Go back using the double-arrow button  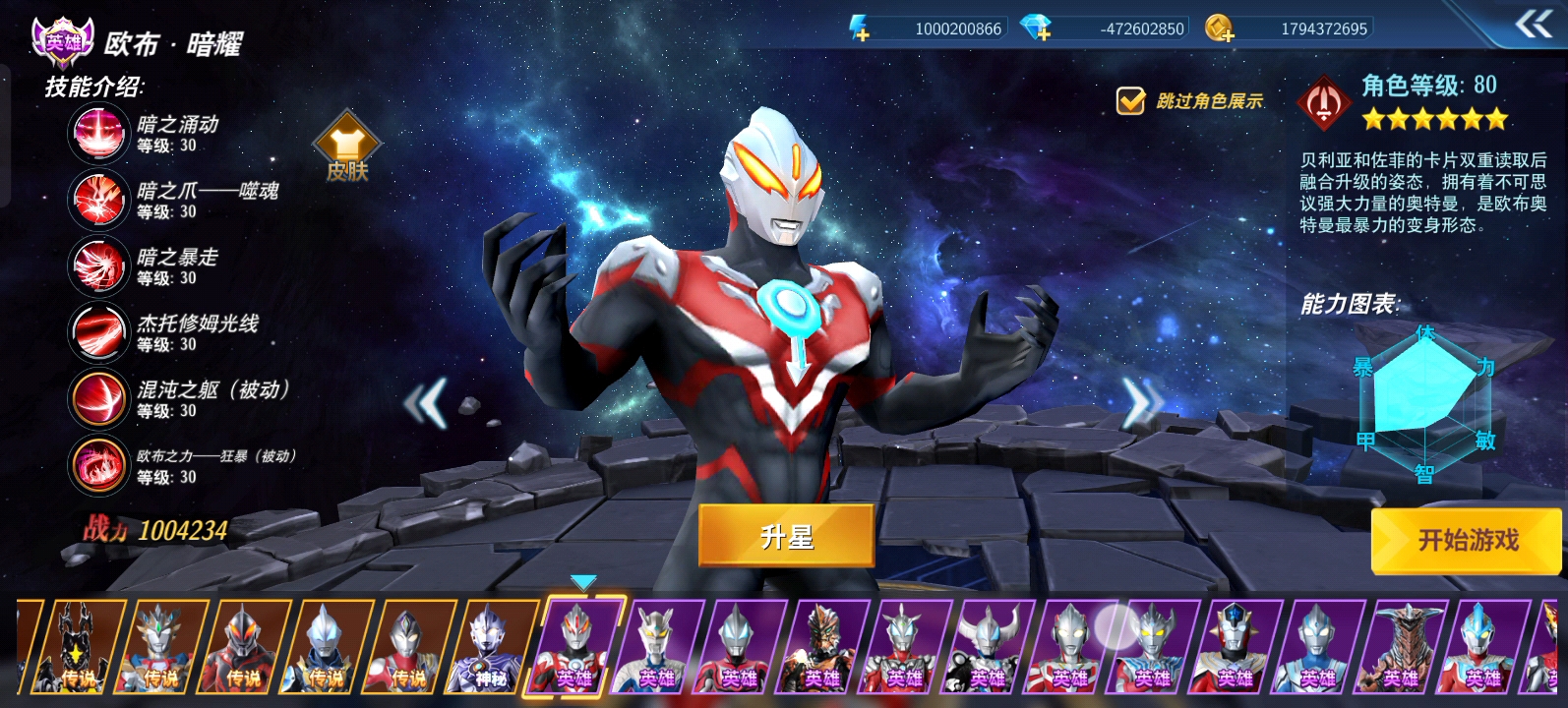(1533, 24)
